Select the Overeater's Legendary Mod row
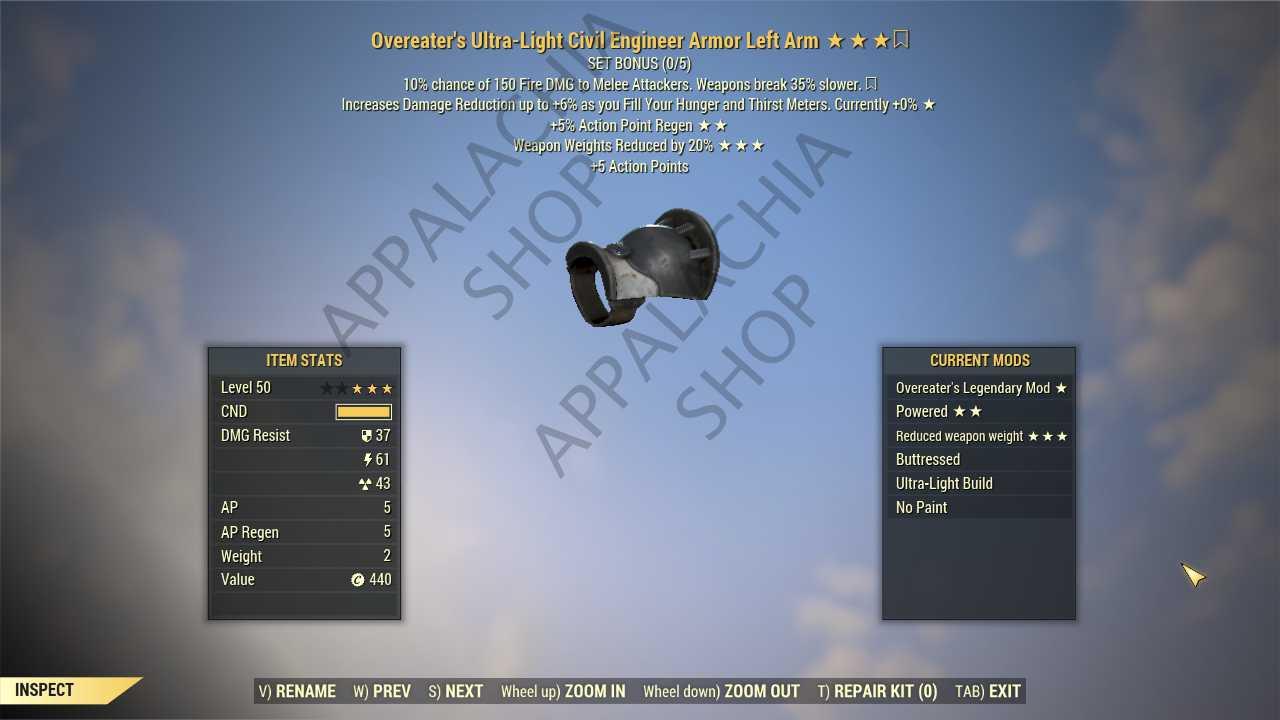The height and width of the screenshot is (720, 1280). click(x=979, y=388)
